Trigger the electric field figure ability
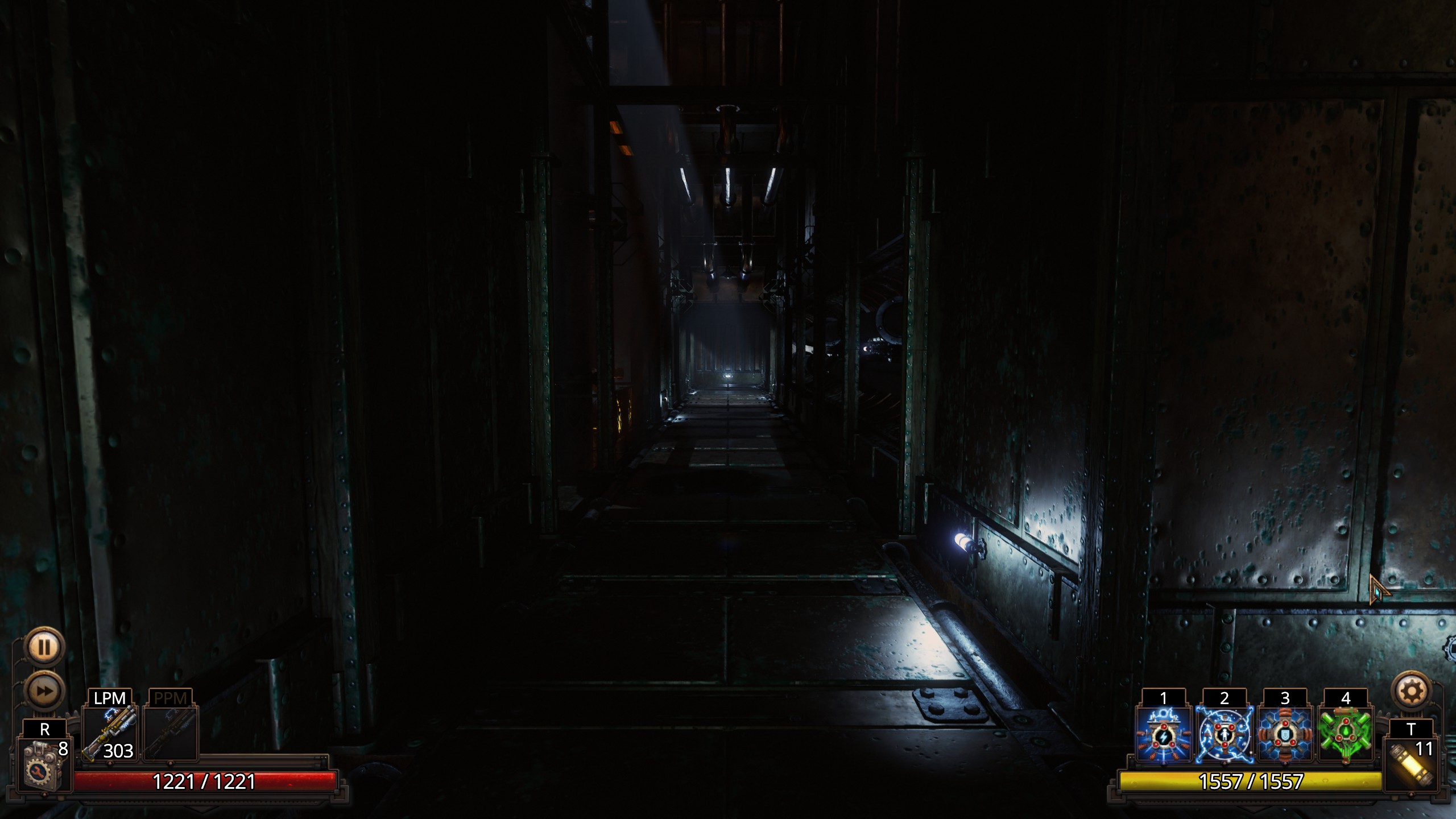1456x819 pixels. point(1224,734)
